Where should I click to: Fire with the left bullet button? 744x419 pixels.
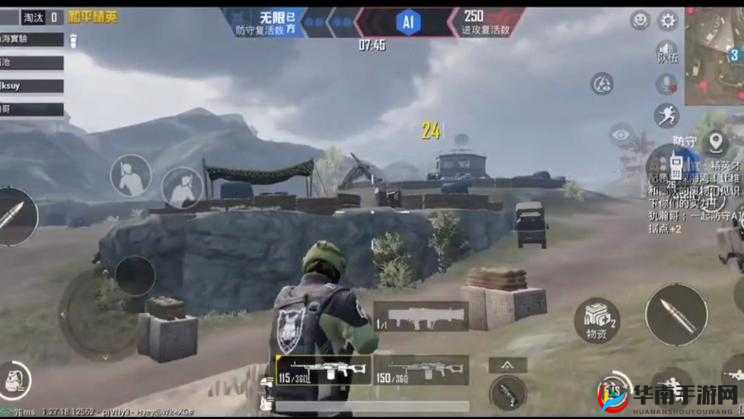pyautogui.click(x=17, y=216)
